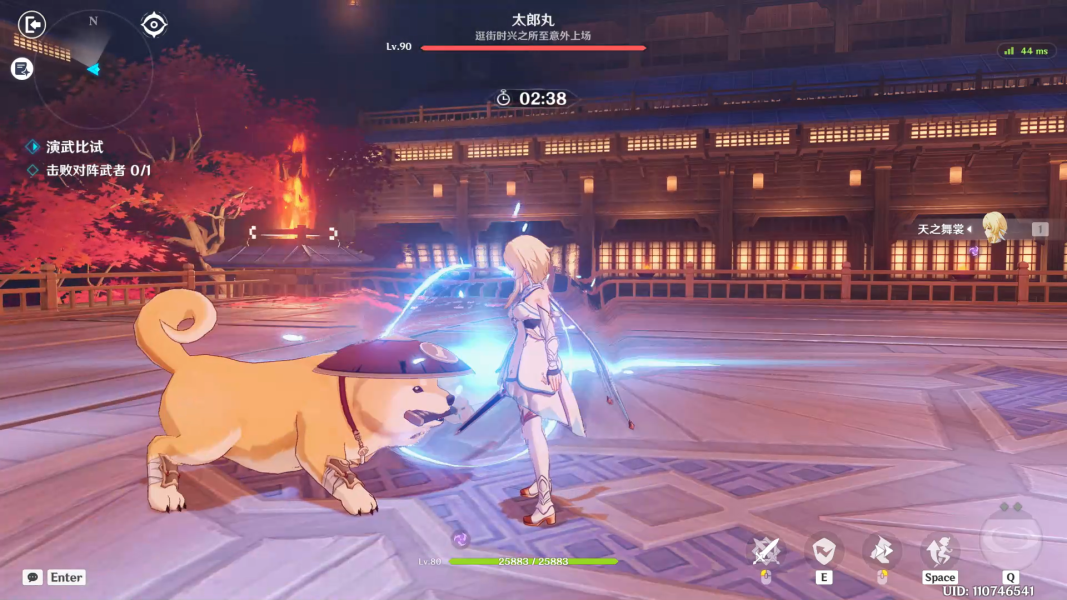Select the 演武比试 objective tracker

74,147
